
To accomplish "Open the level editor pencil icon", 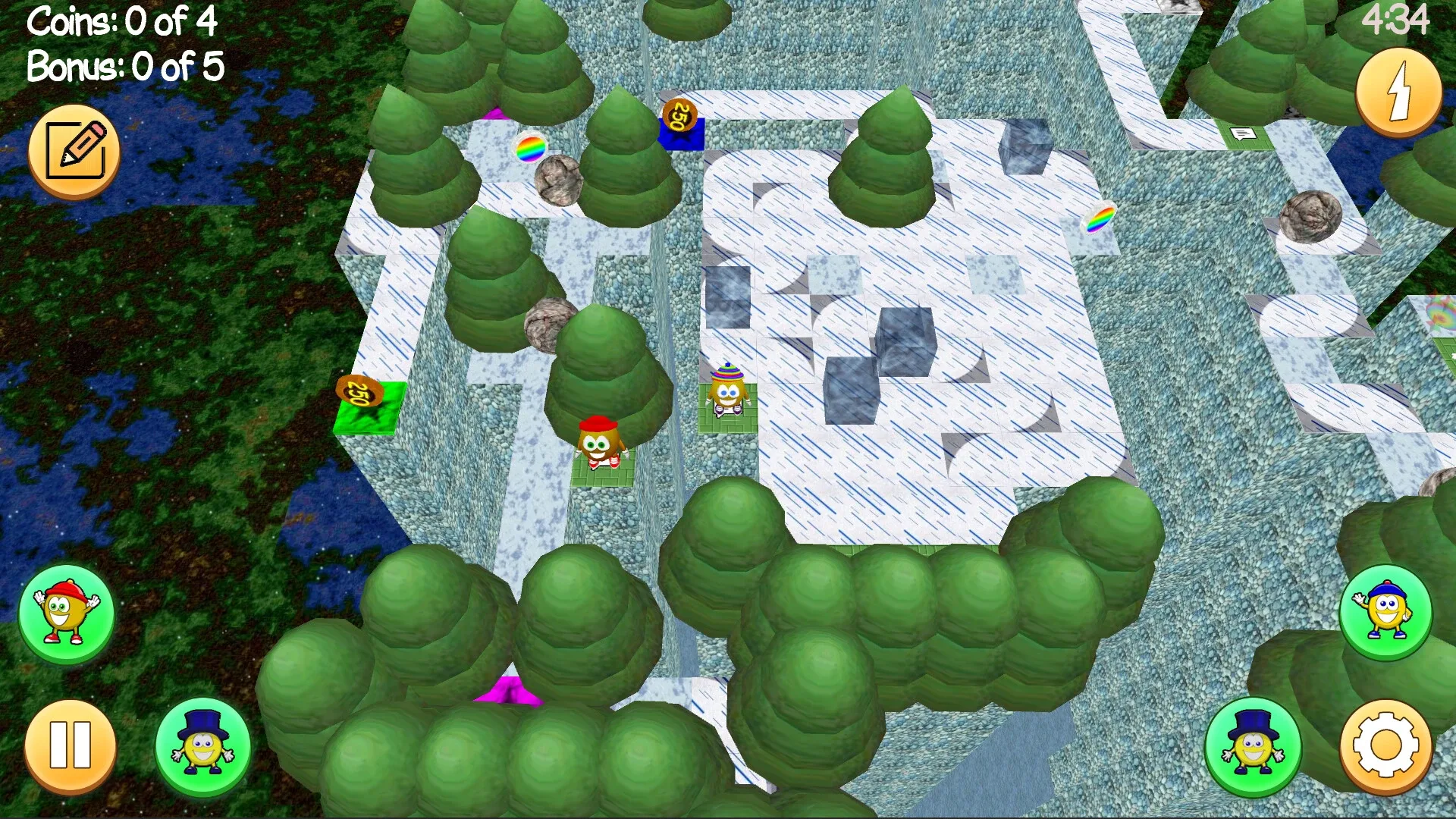I will pos(74,149).
